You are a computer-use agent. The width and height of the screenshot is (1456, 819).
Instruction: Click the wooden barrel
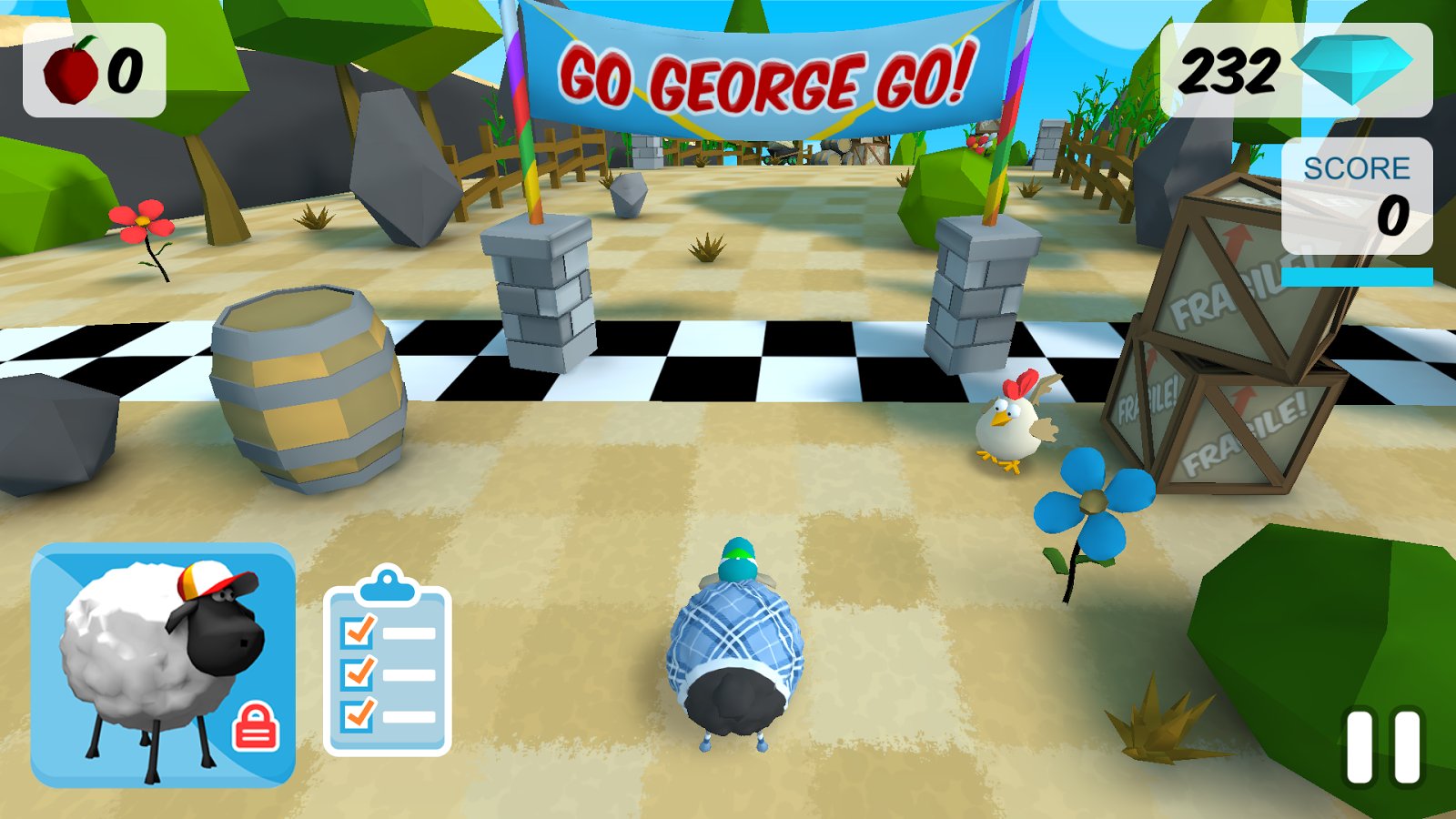(x=309, y=391)
